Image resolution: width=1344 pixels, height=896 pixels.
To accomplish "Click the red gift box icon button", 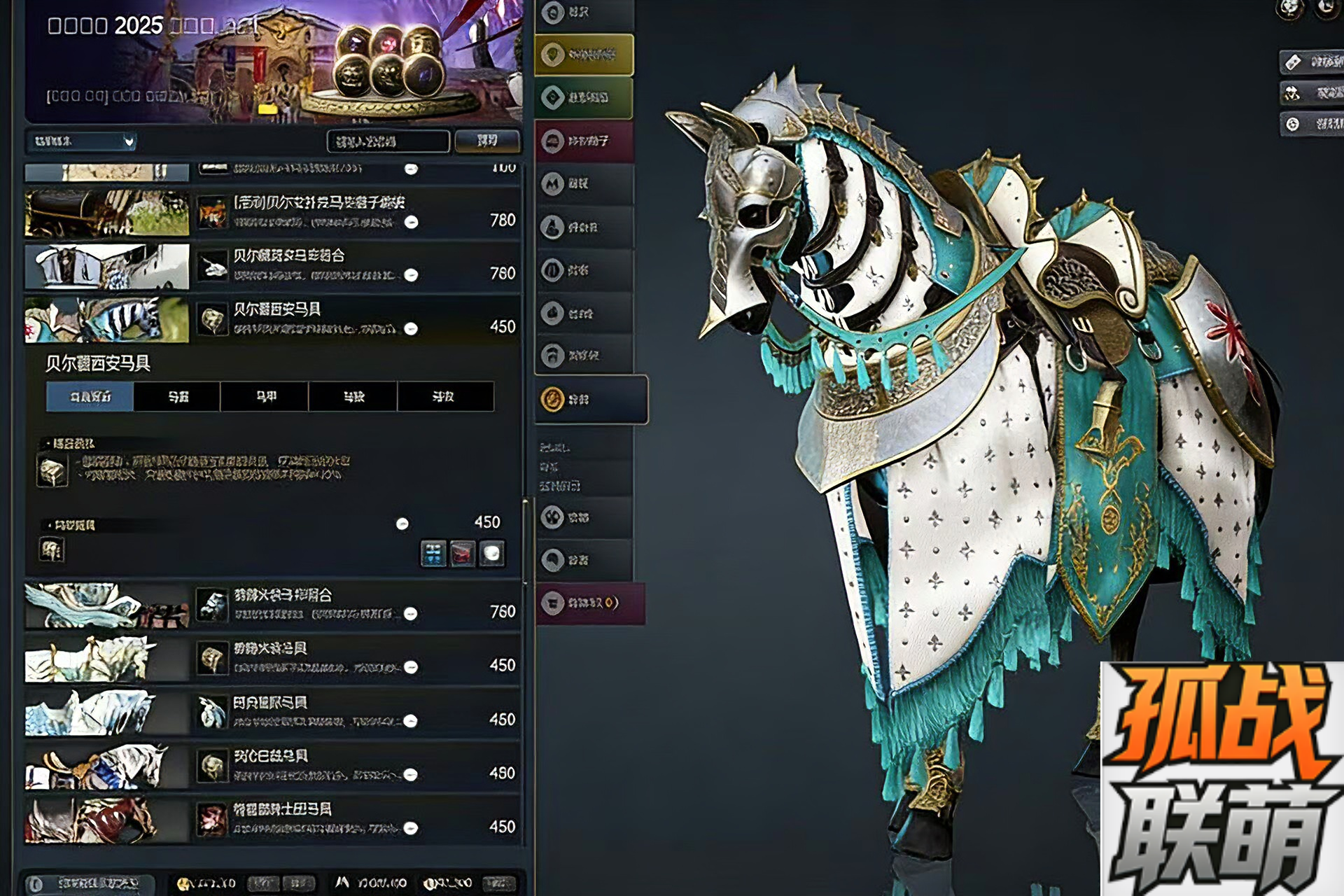I will (x=462, y=554).
